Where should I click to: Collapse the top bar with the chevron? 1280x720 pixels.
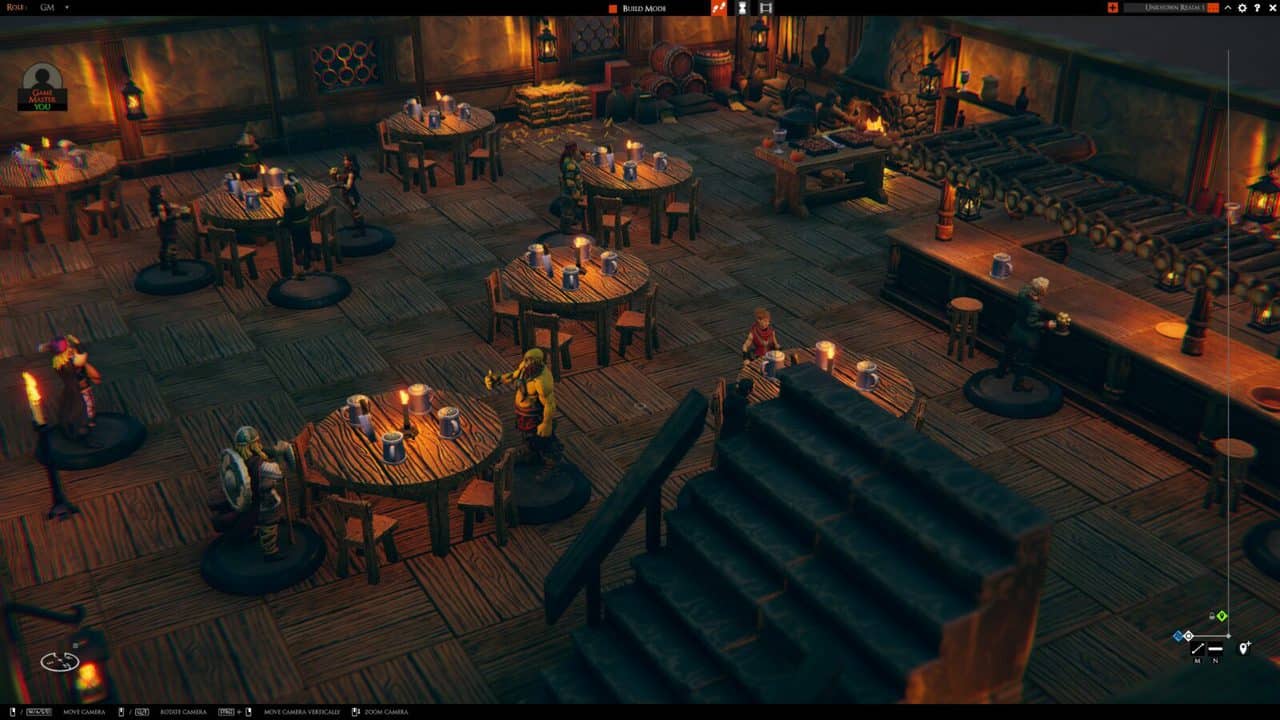point(1228,8)
